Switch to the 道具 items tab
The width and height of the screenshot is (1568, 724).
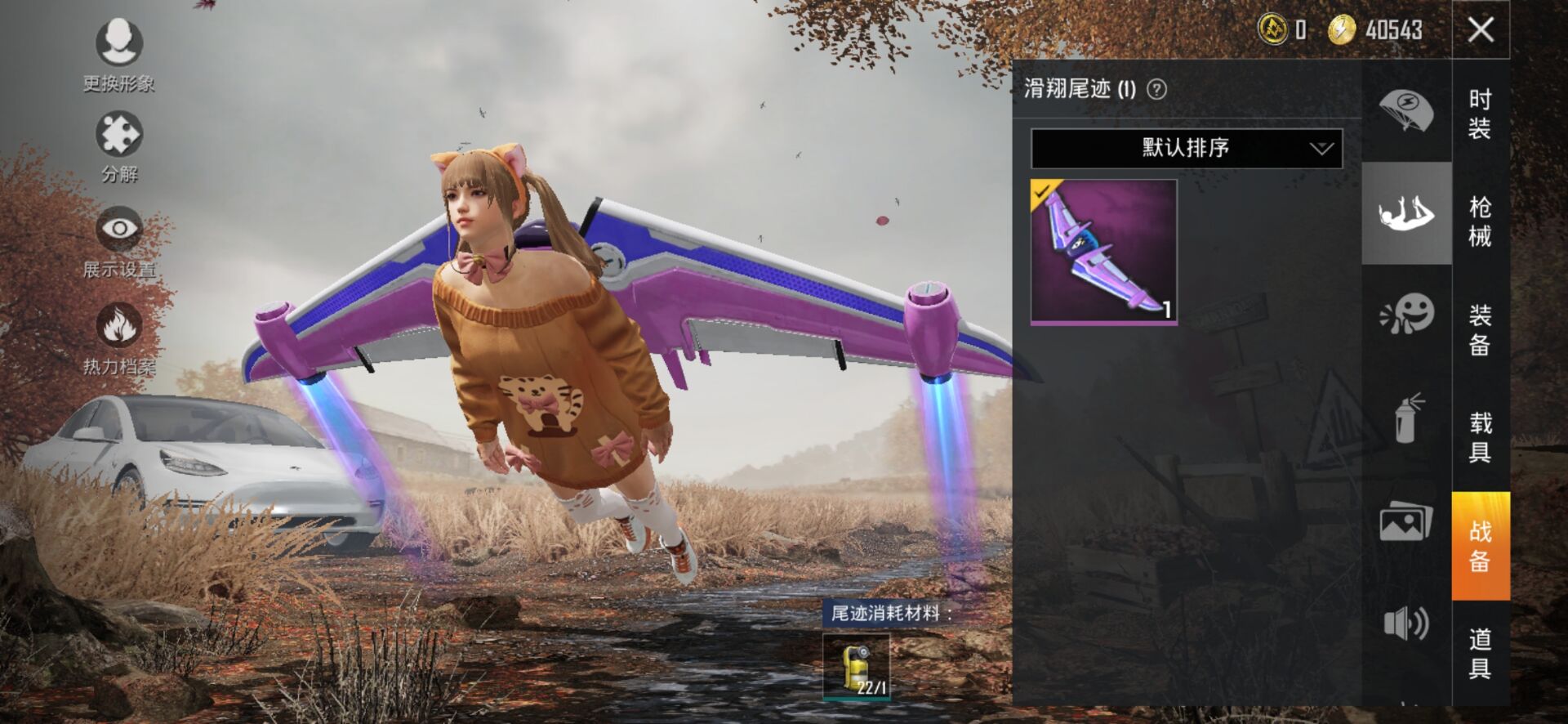pyautogui.click(x=1480, y=653)
